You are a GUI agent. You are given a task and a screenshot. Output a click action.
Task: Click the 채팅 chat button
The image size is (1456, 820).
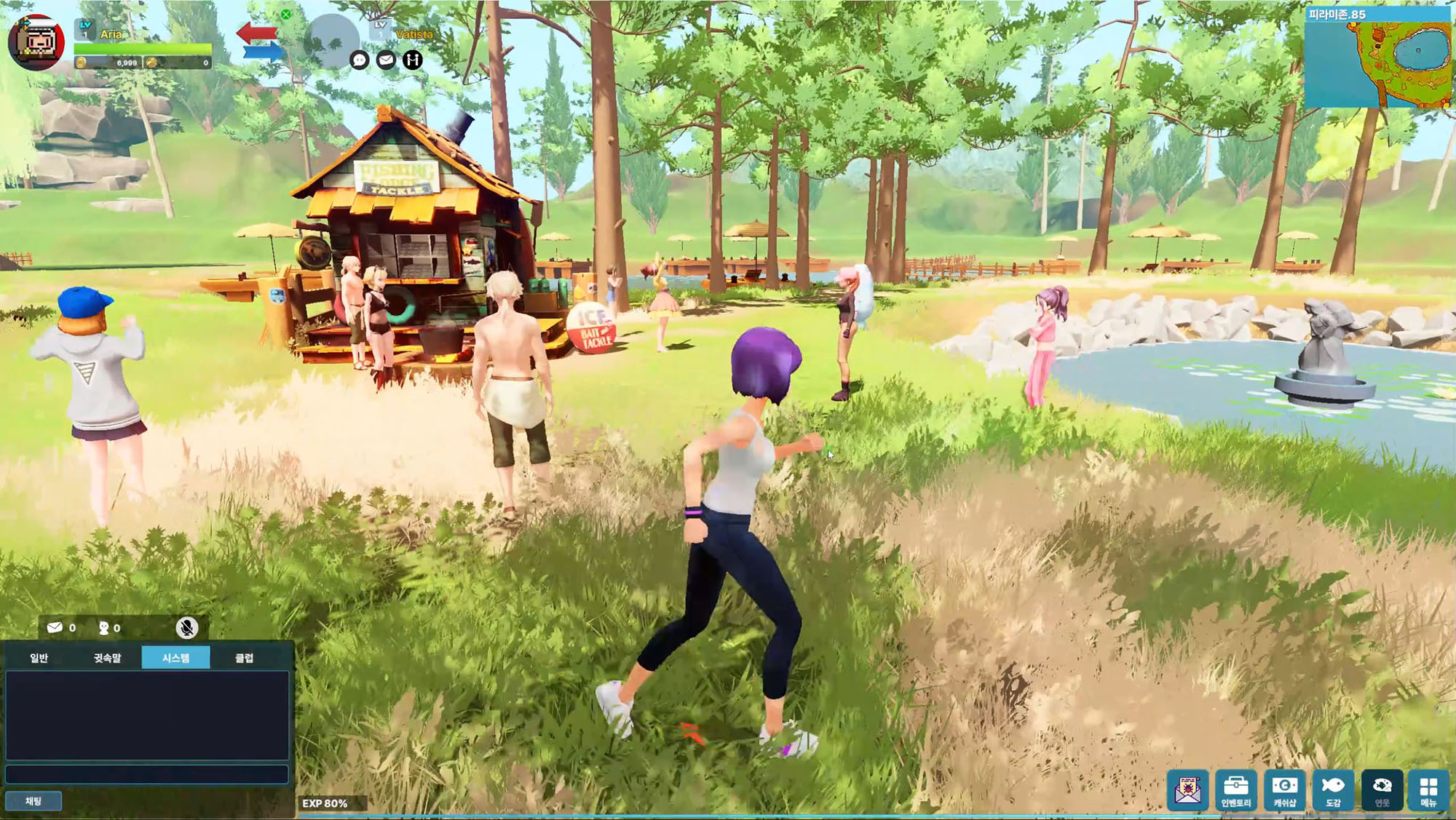(x=33, y=801)
